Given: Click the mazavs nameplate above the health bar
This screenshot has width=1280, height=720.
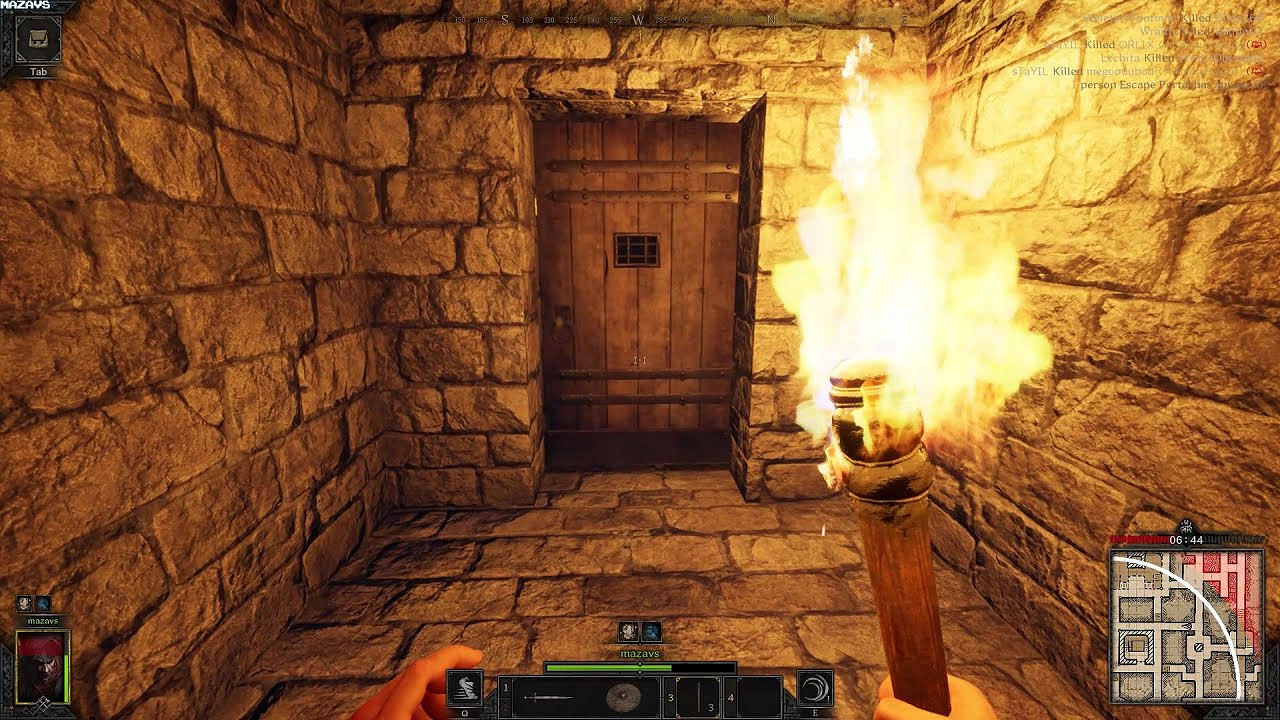Looking at the screenshot, I should pyautogui.click(x=639, y=653).
